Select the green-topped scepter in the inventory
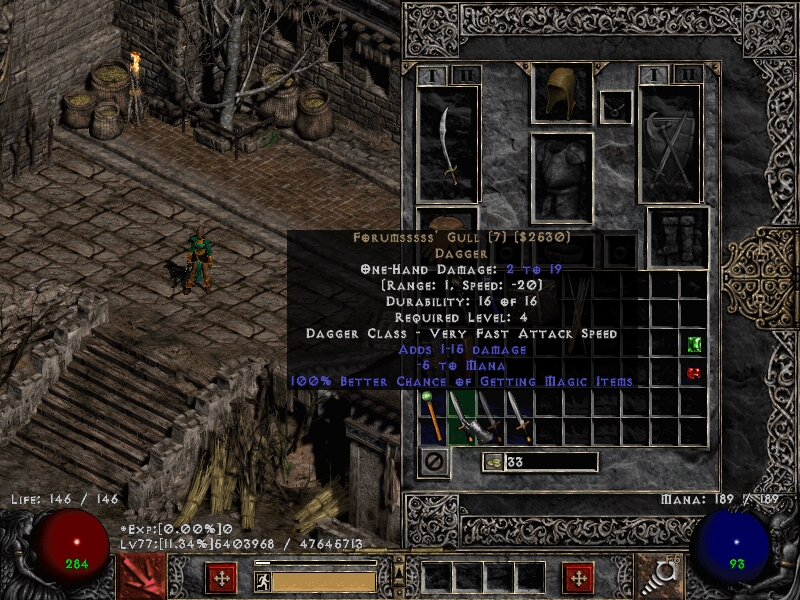Viewport: 800px width, 600px height. pos(432,416)
